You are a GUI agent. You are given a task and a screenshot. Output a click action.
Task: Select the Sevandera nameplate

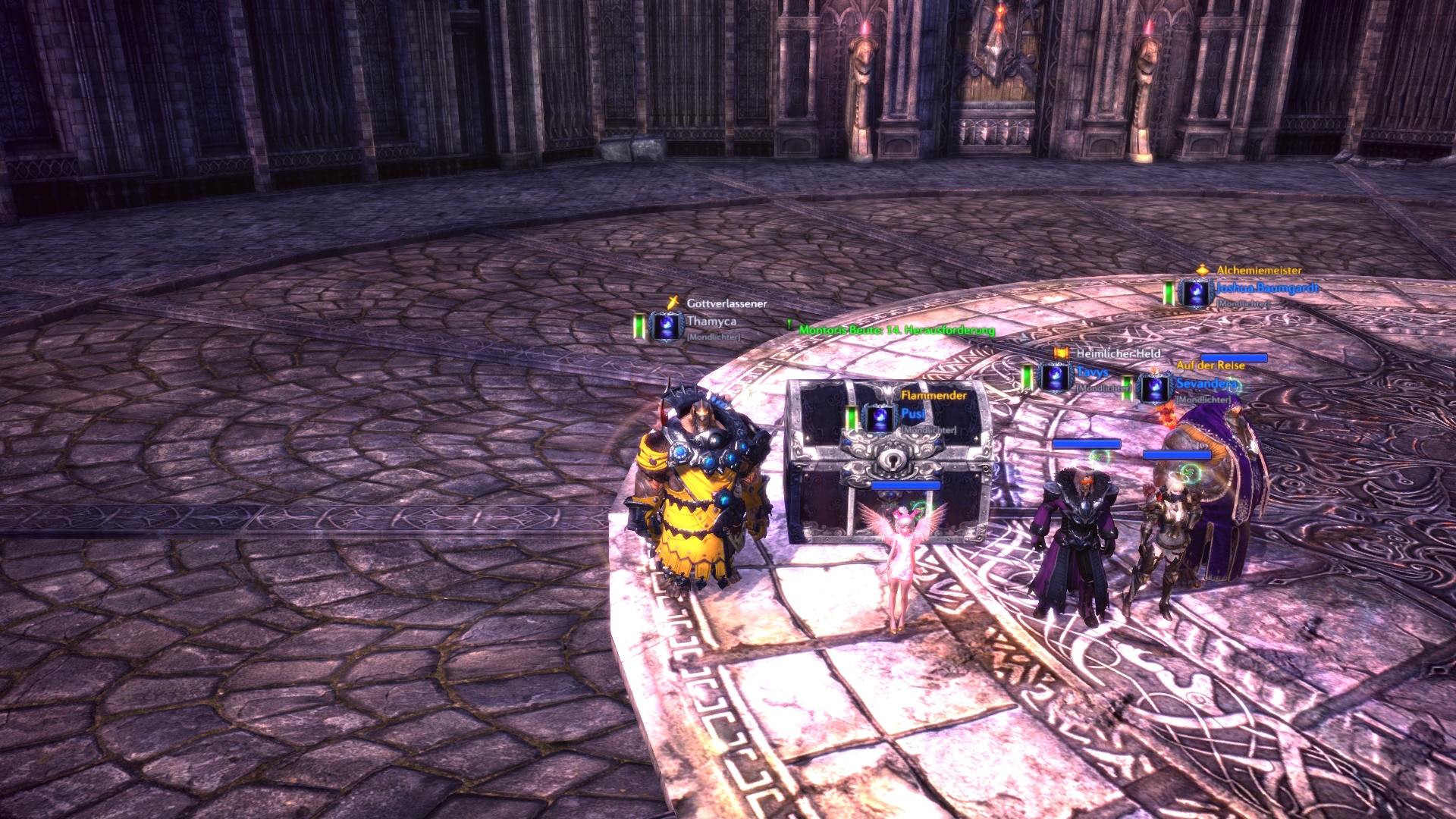coord(1206,384)
